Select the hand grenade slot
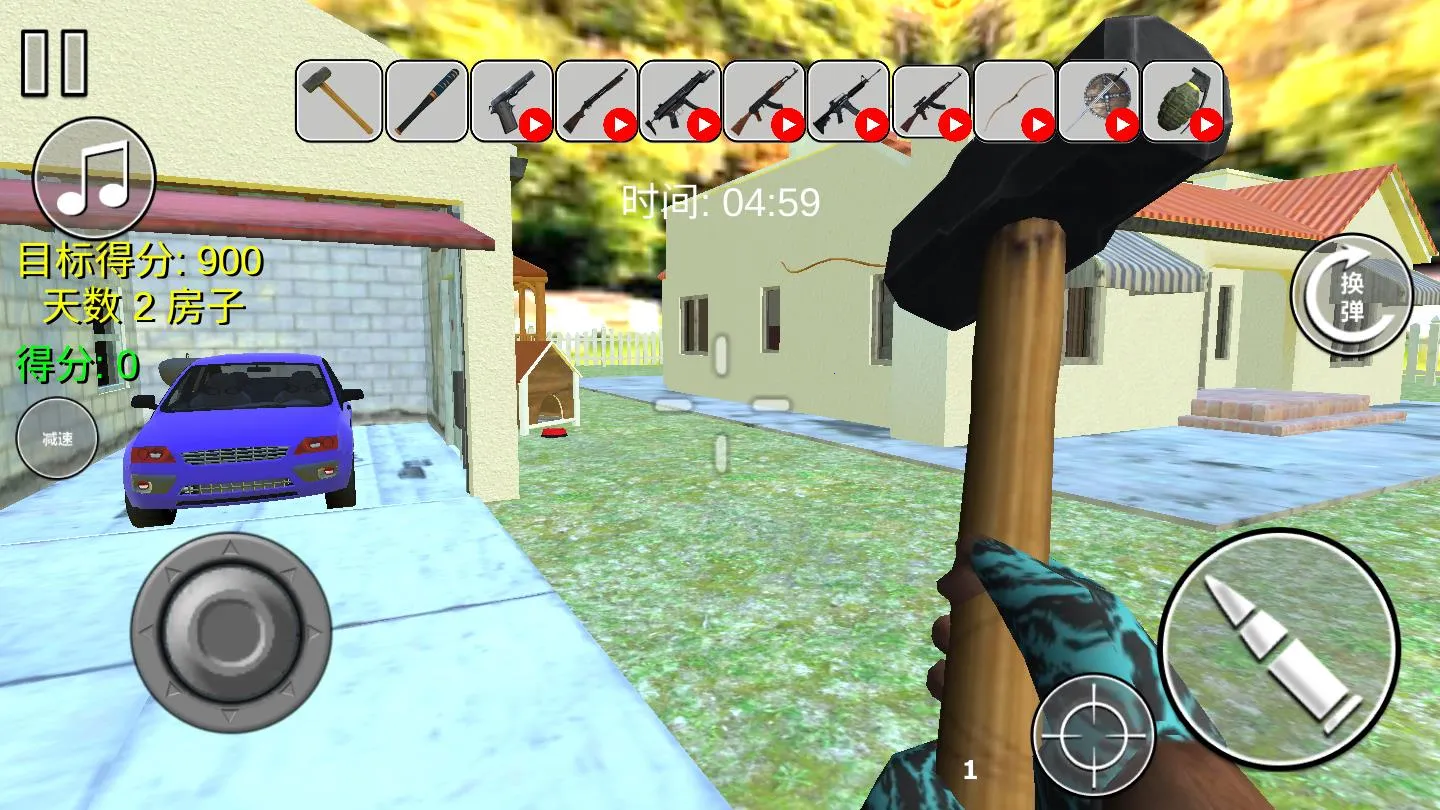1440x810 pixels. coord(1183,100)
